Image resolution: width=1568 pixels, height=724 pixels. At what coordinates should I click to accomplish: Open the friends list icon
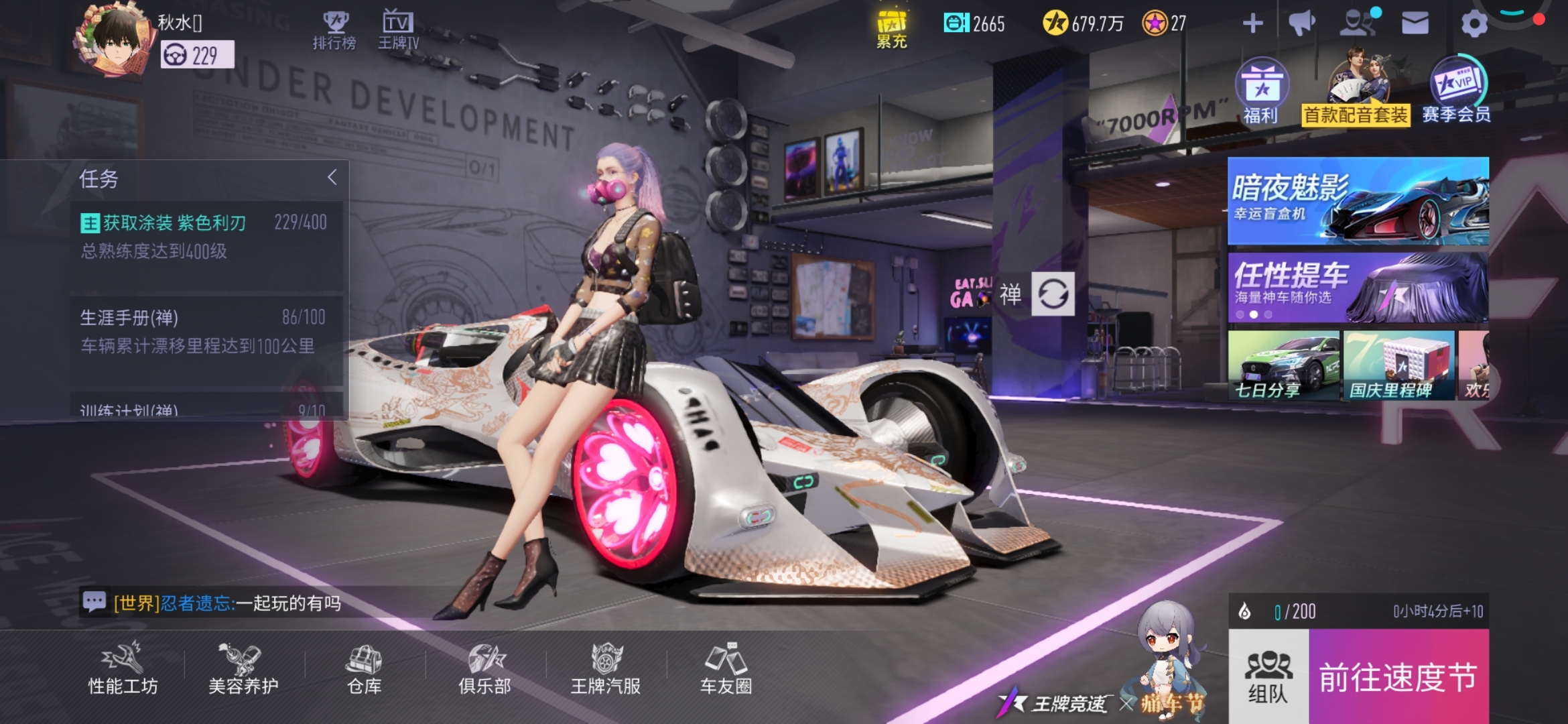pyautogui.click(x=1358, y=23)
